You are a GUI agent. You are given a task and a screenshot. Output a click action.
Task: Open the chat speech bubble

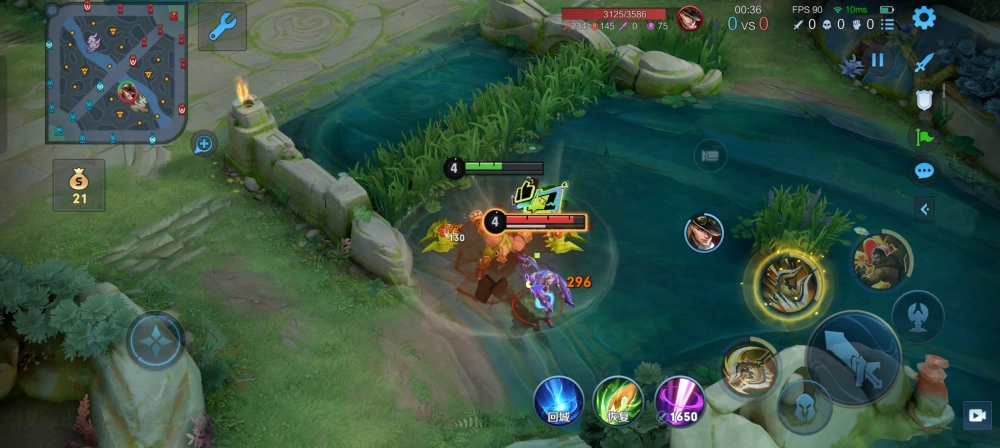tap(924, 171)
